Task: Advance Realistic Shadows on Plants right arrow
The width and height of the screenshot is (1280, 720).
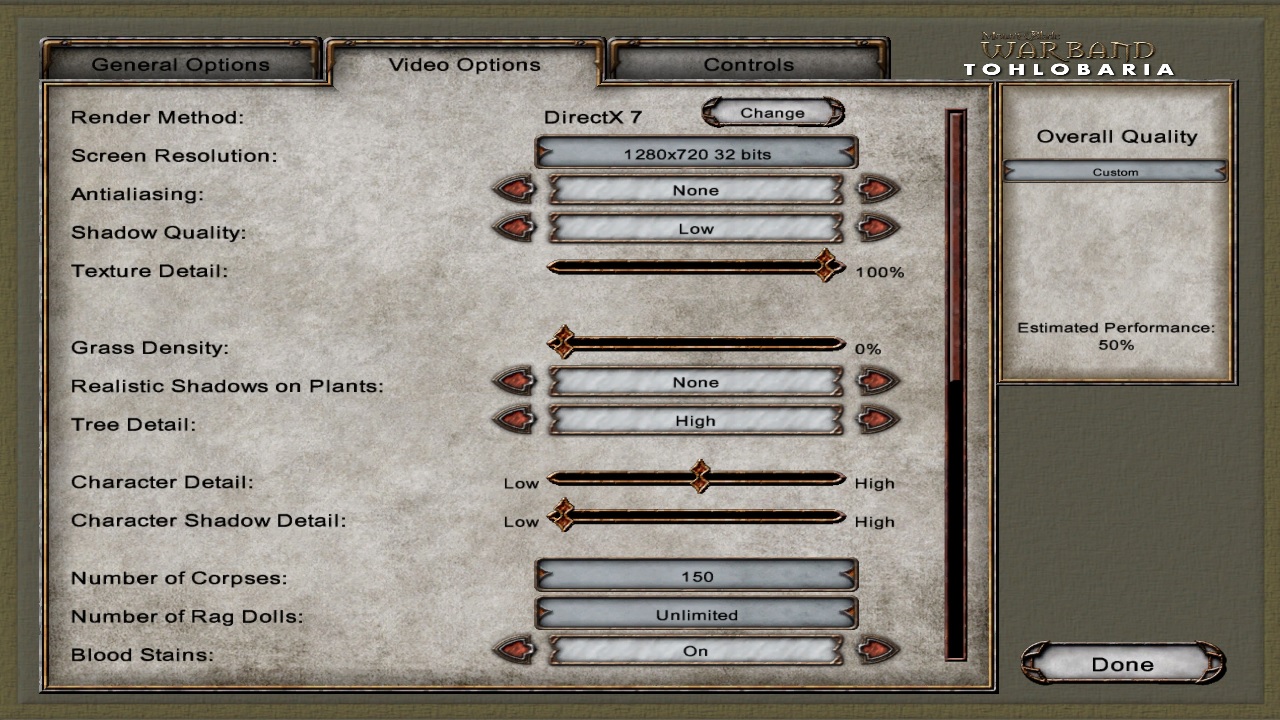Action: pyautogui.click(x=877, y=382)
